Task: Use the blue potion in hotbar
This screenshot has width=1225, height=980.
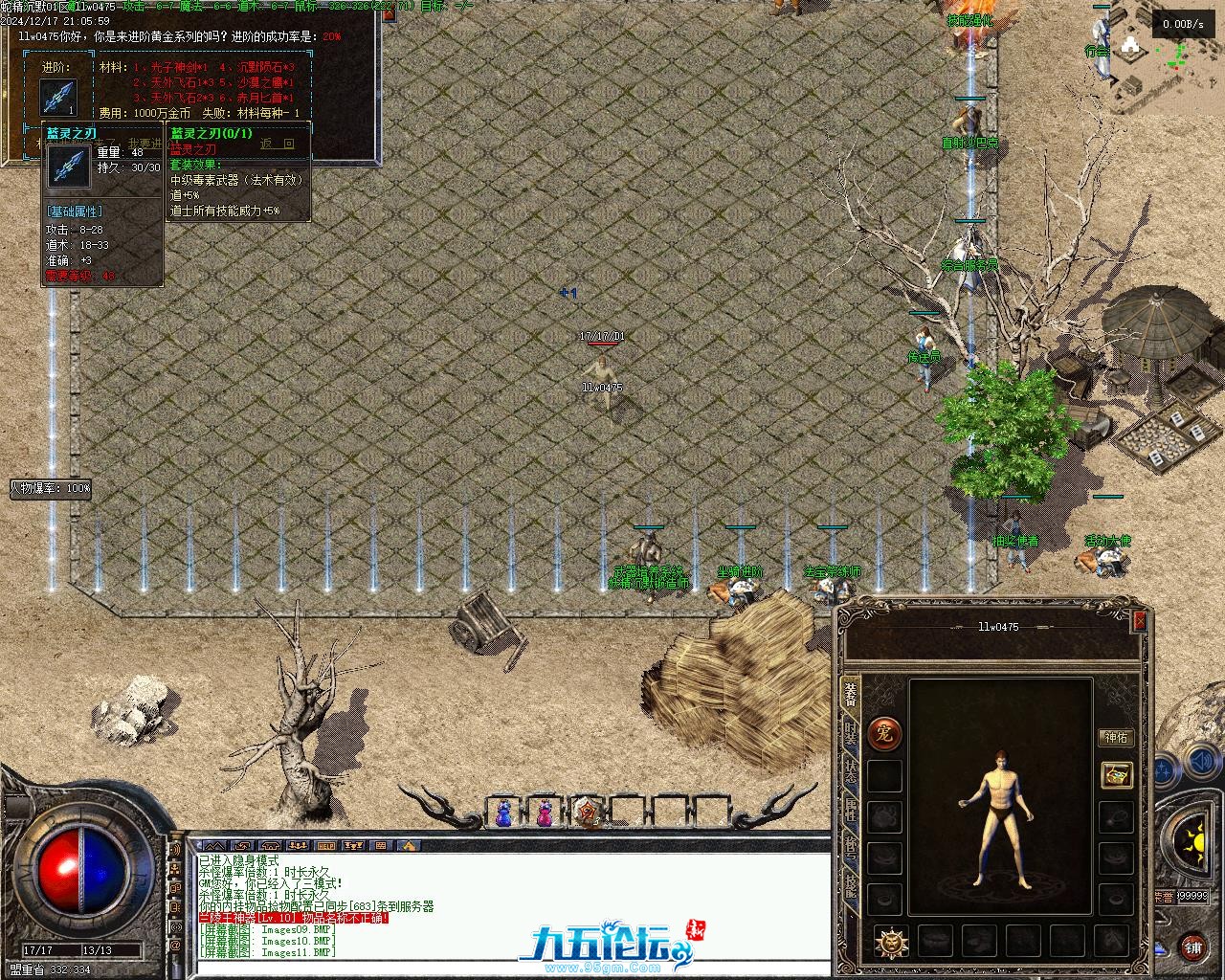Action: point(503,813)
